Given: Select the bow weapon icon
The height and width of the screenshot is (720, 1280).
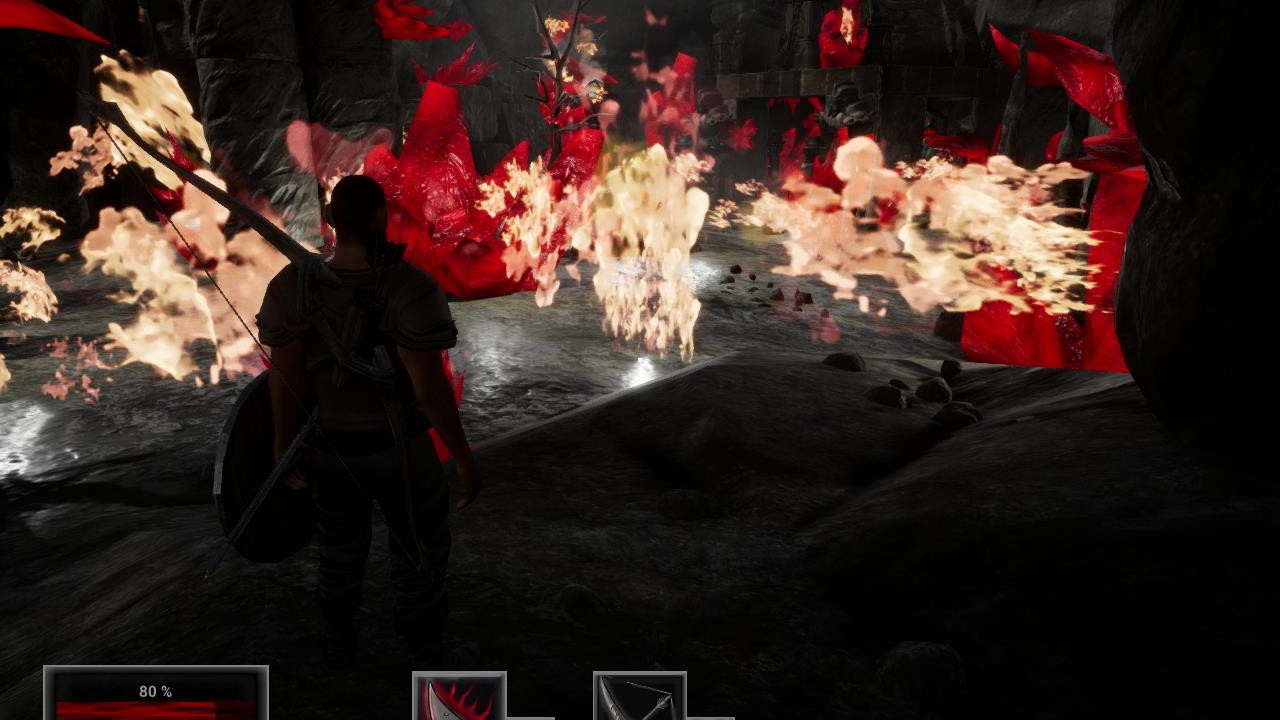Looking at the screenshot, I should tap(639, 697).
